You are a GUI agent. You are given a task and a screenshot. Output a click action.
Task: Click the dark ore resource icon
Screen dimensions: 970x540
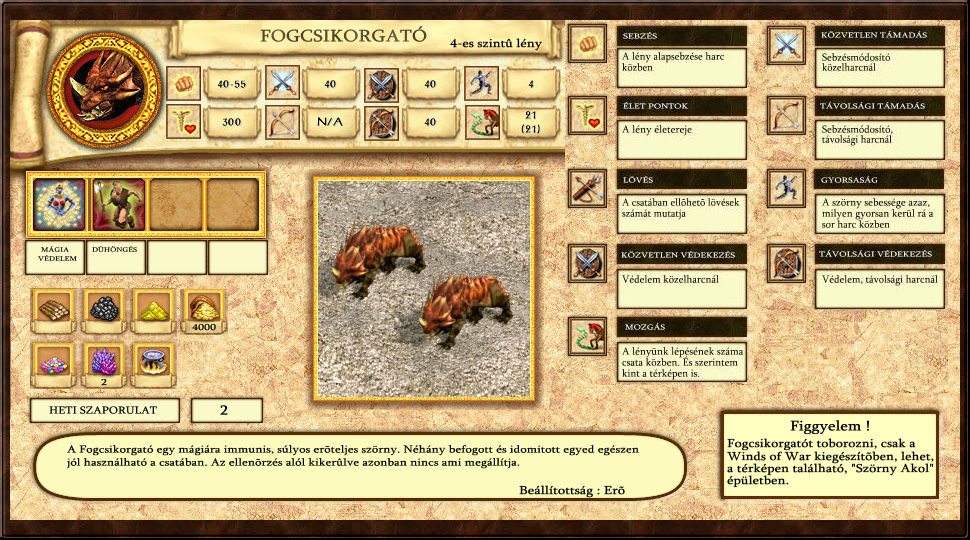tap(103, 310)
